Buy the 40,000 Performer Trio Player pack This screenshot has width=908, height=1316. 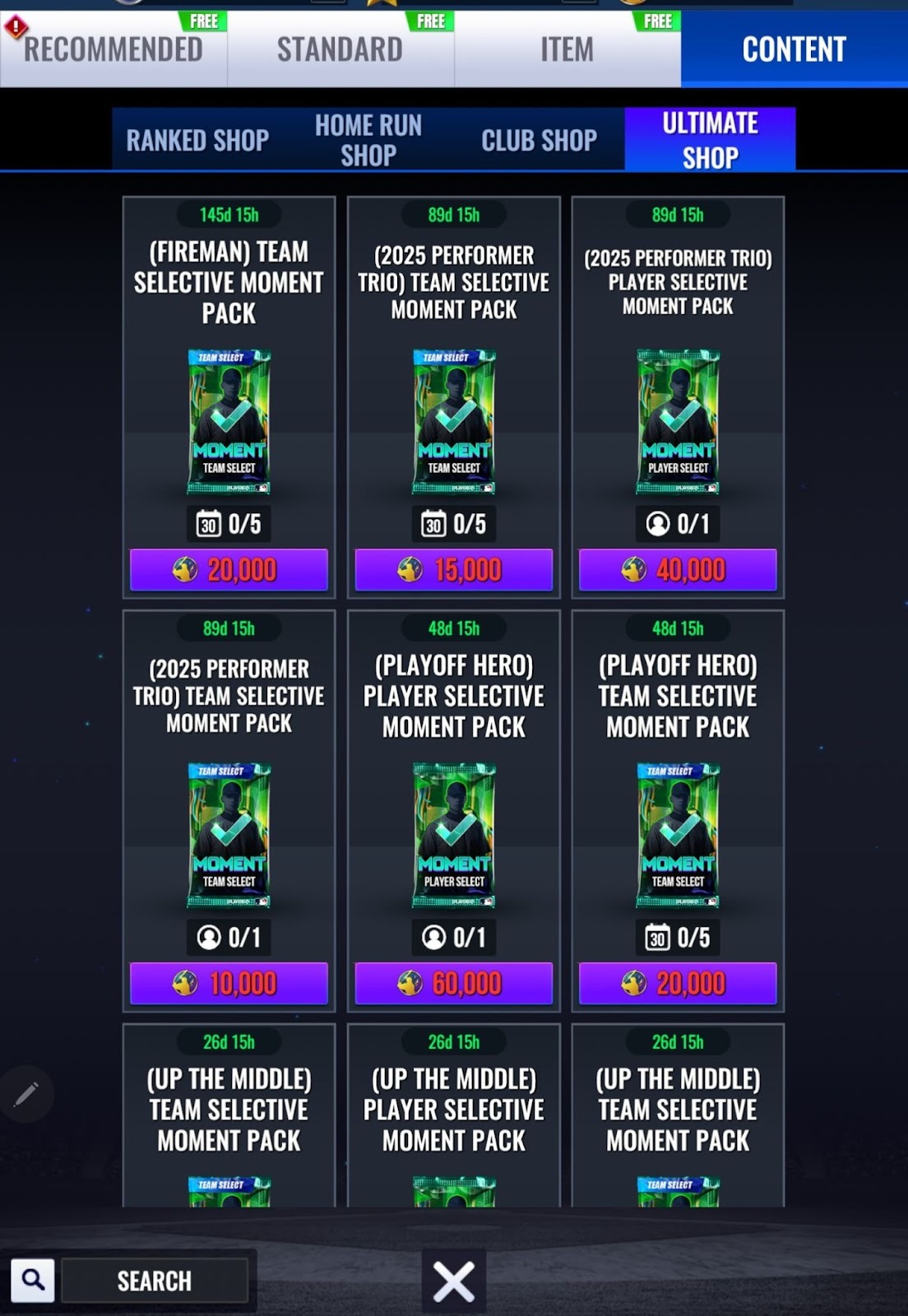tap(678, 570)
